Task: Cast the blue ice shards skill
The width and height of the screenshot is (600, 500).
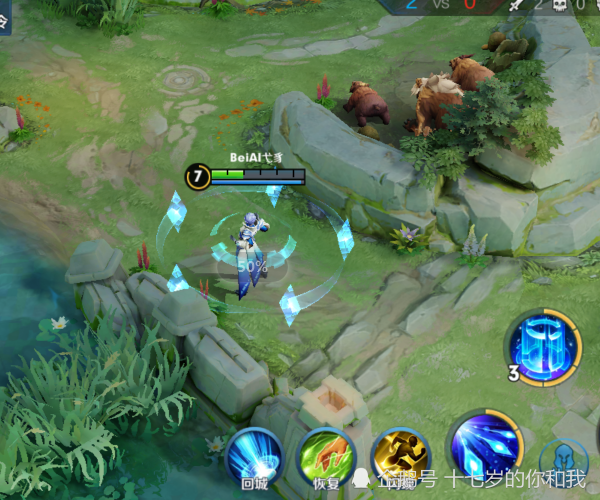Action: click(x=485, y=447)
